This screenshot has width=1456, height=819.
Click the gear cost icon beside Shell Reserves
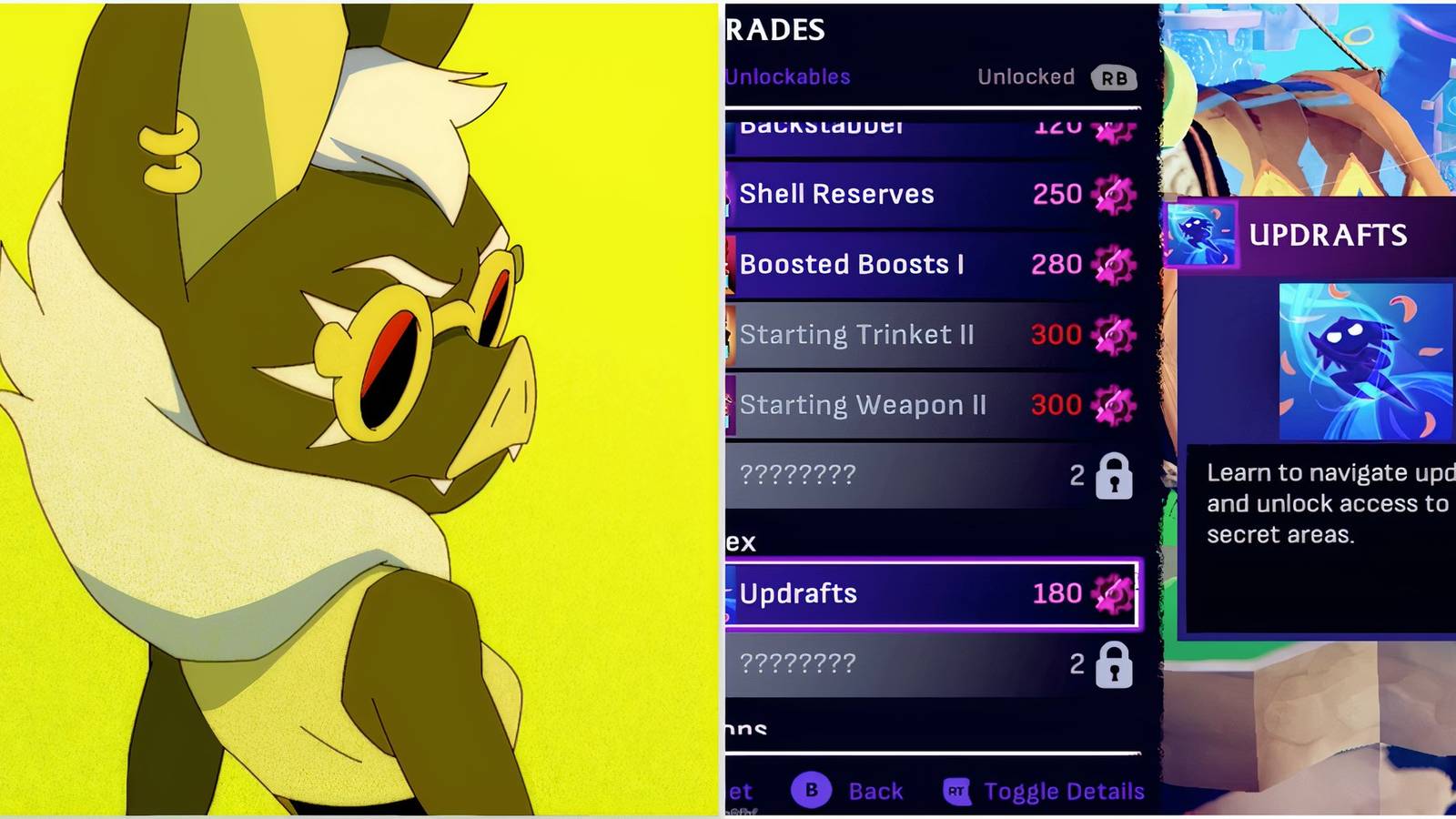(1112, 193)
